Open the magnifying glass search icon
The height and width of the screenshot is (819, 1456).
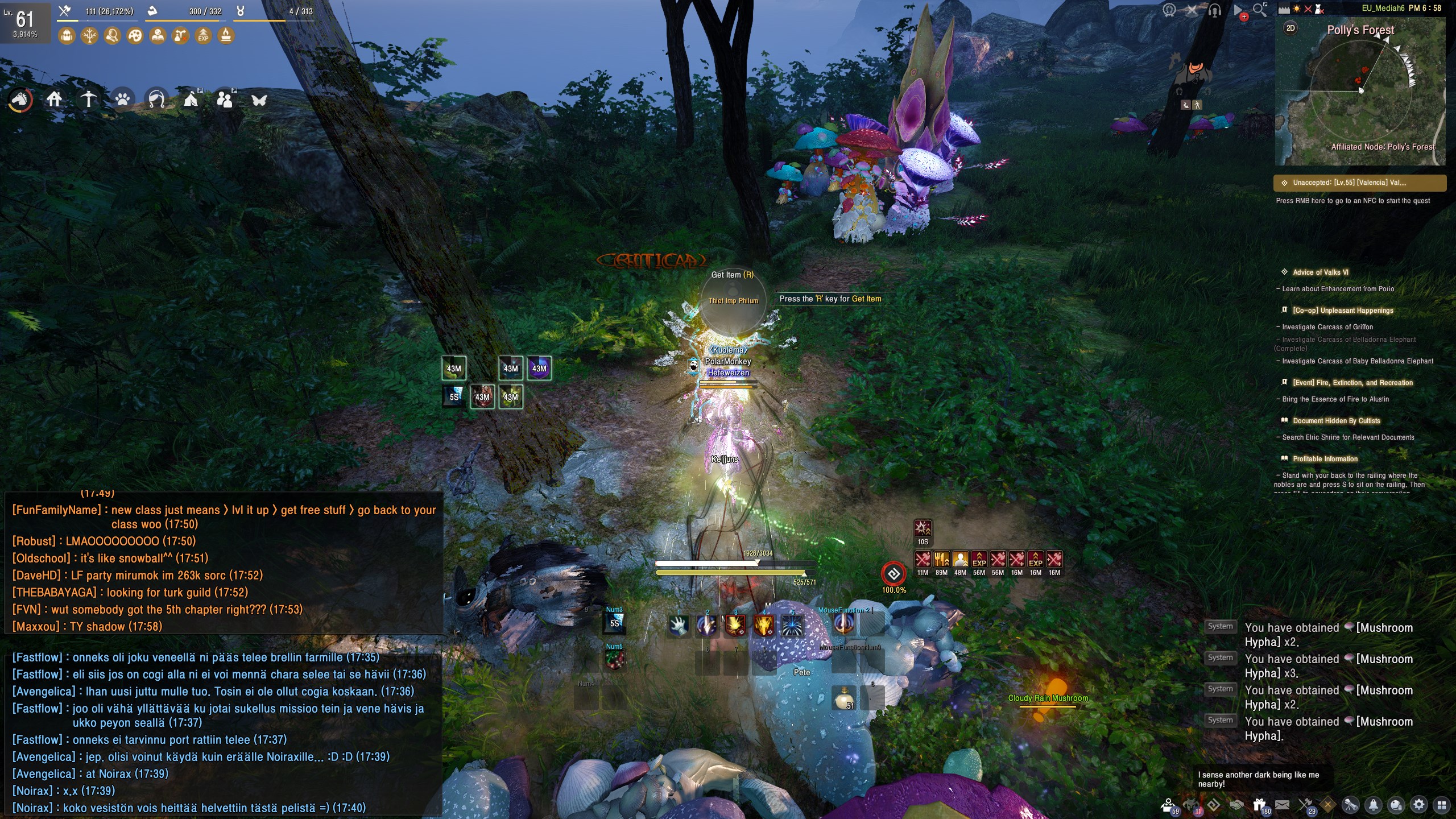pos(1260,10)
